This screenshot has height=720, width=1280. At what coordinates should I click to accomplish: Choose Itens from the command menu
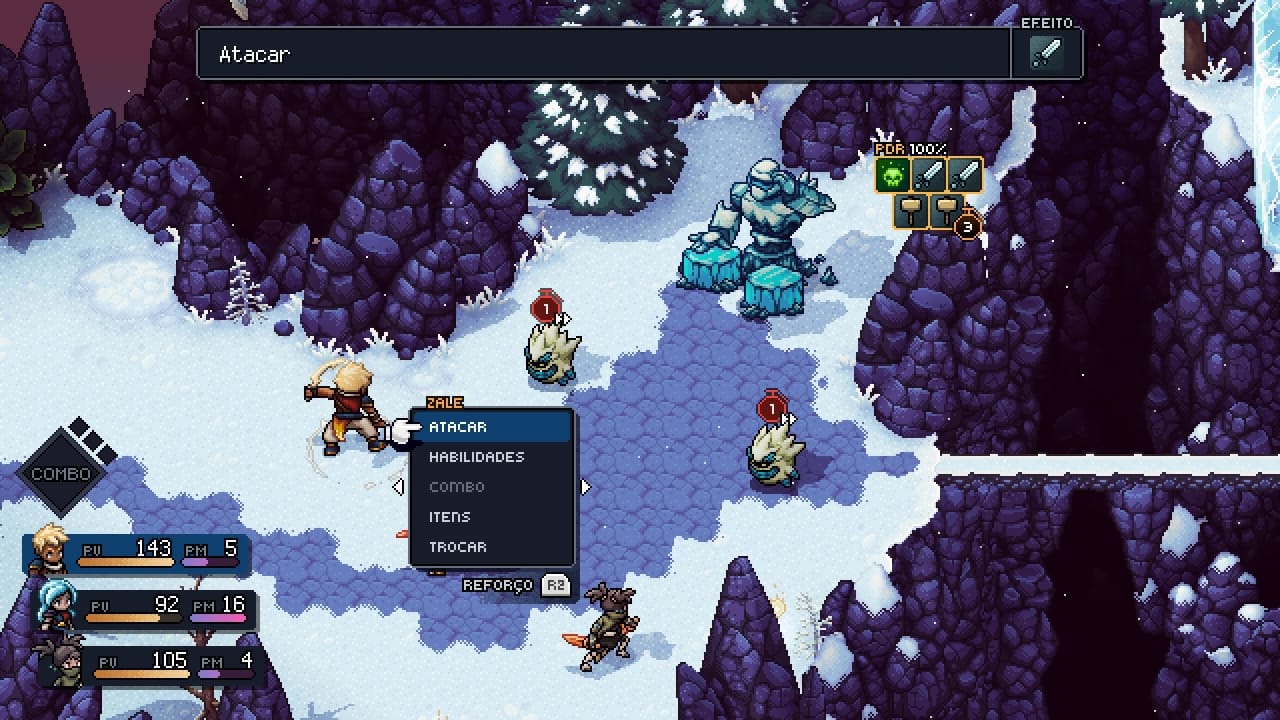[x=490, y=517]
